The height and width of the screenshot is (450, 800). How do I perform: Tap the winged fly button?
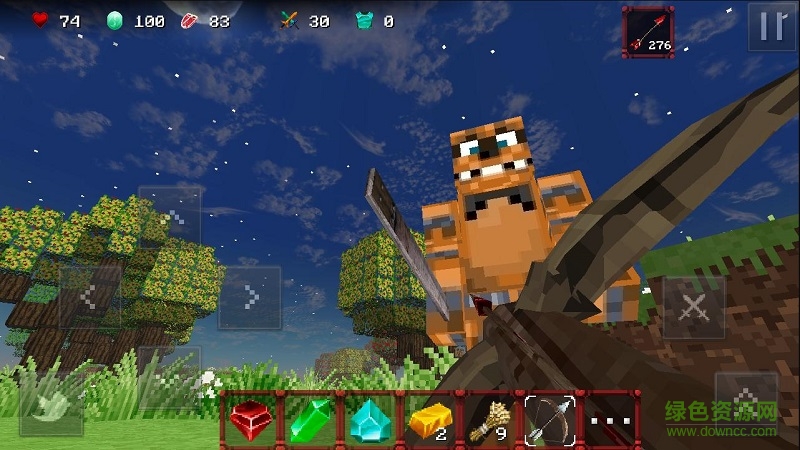pyautogui.click(x=51, y=404)
